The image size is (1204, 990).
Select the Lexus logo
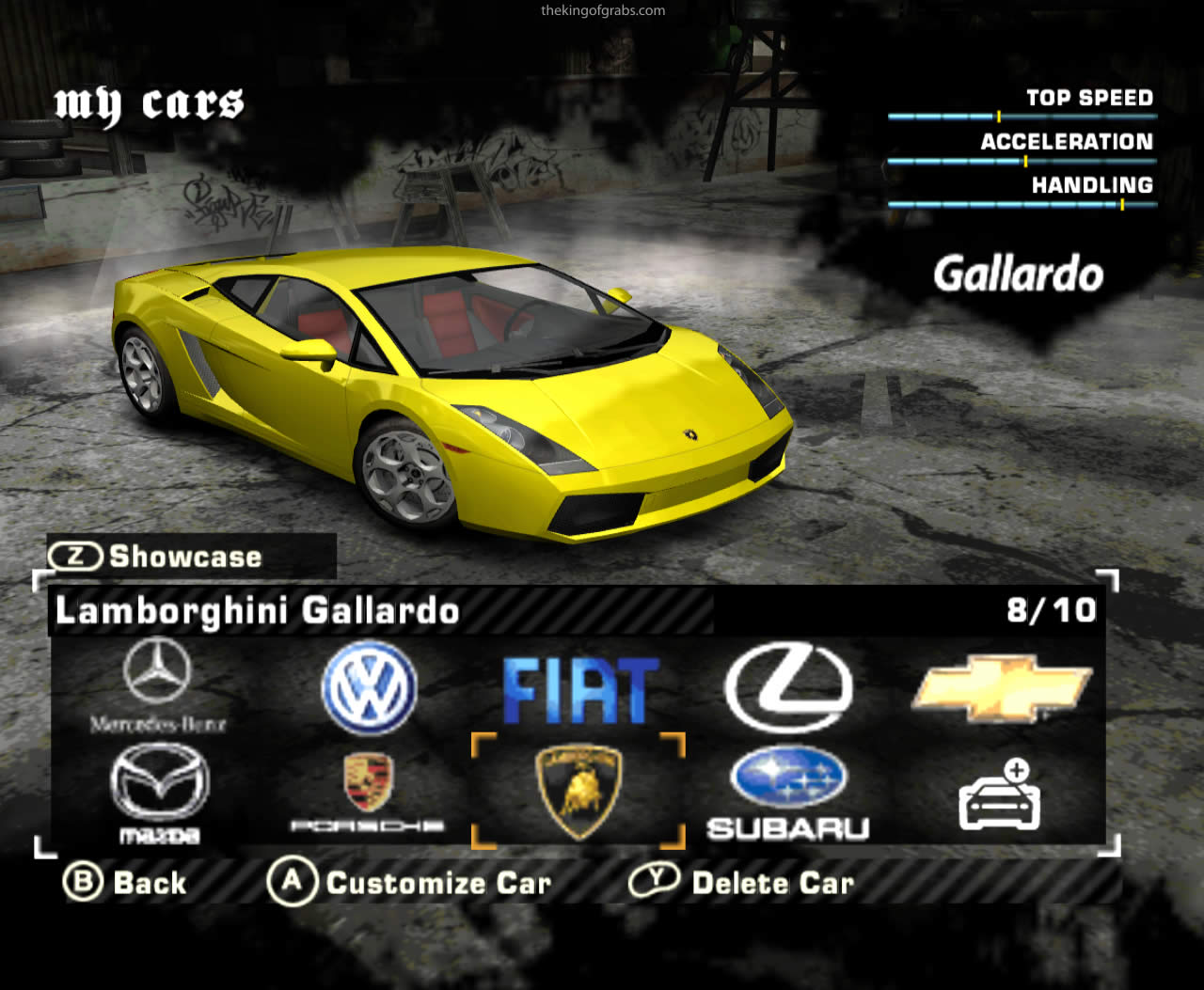(x=788, y=686)
